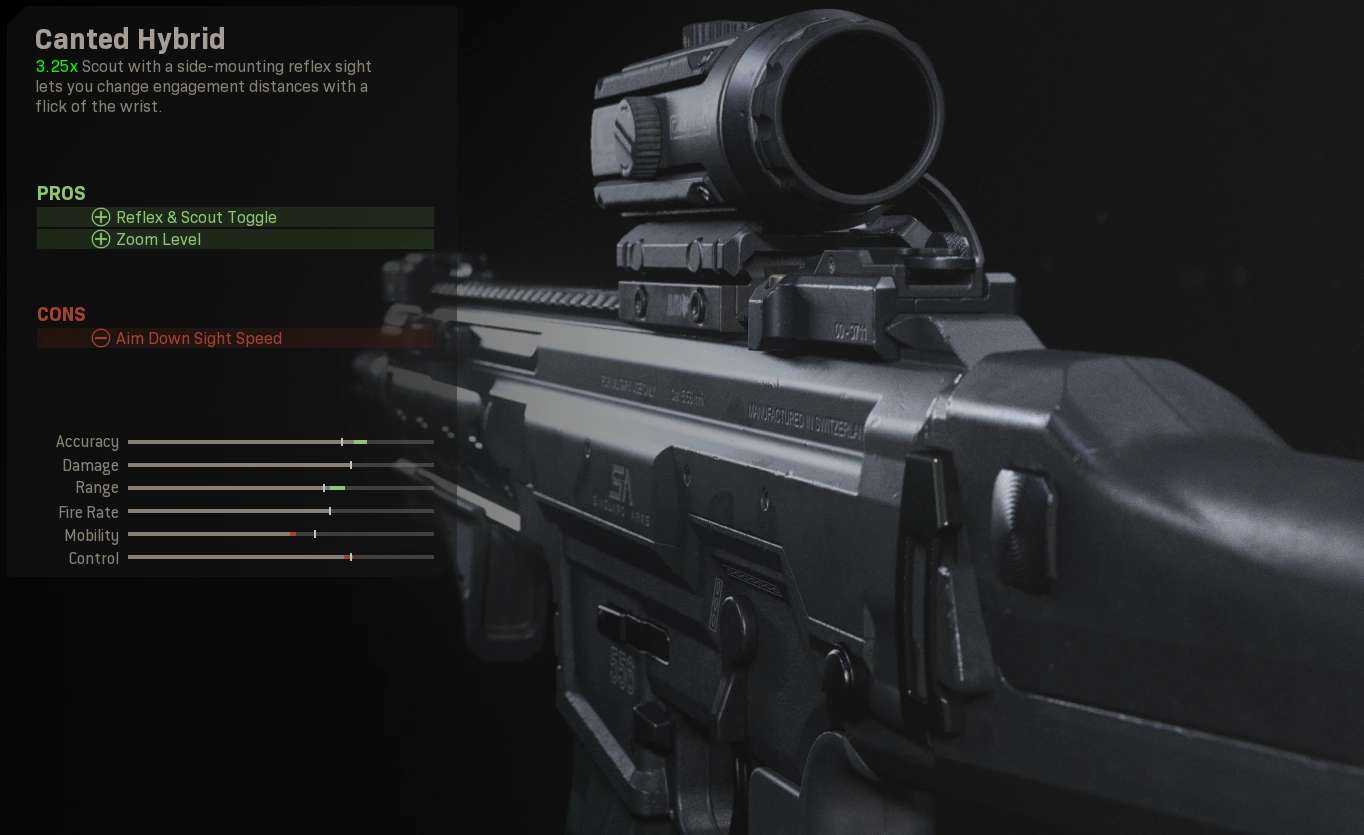Click the minus icon beside Aim Down Sight Speed
The height and width of the screenshot is (835, 1364).
tap(101, 338)
